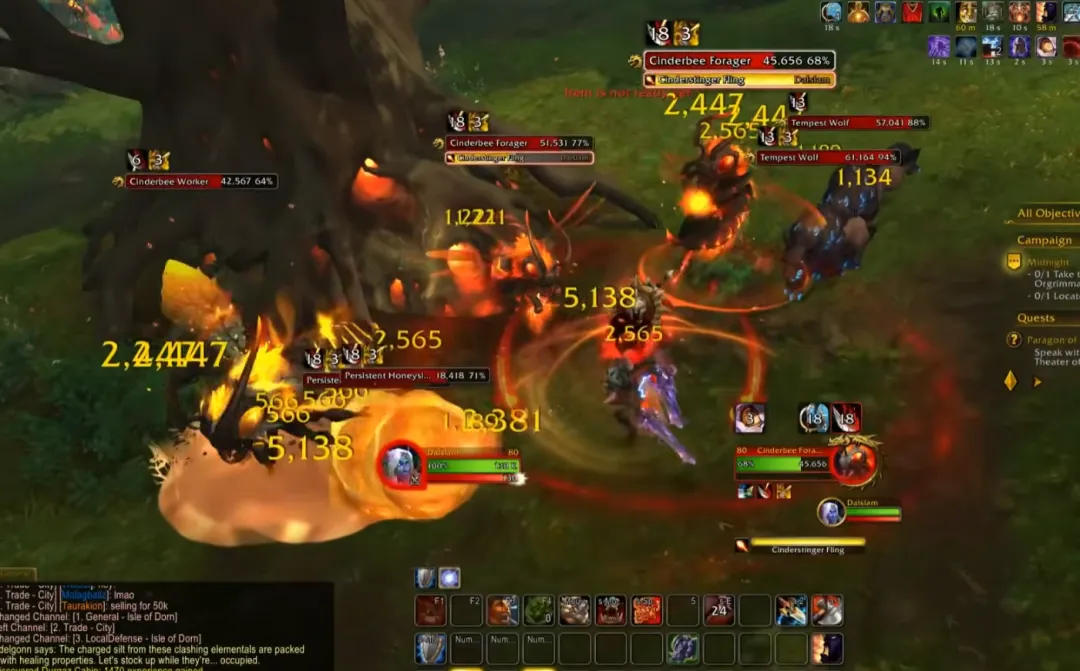Use the F3 warrior sword ability
1080x671 pixels.
(503, 610)
